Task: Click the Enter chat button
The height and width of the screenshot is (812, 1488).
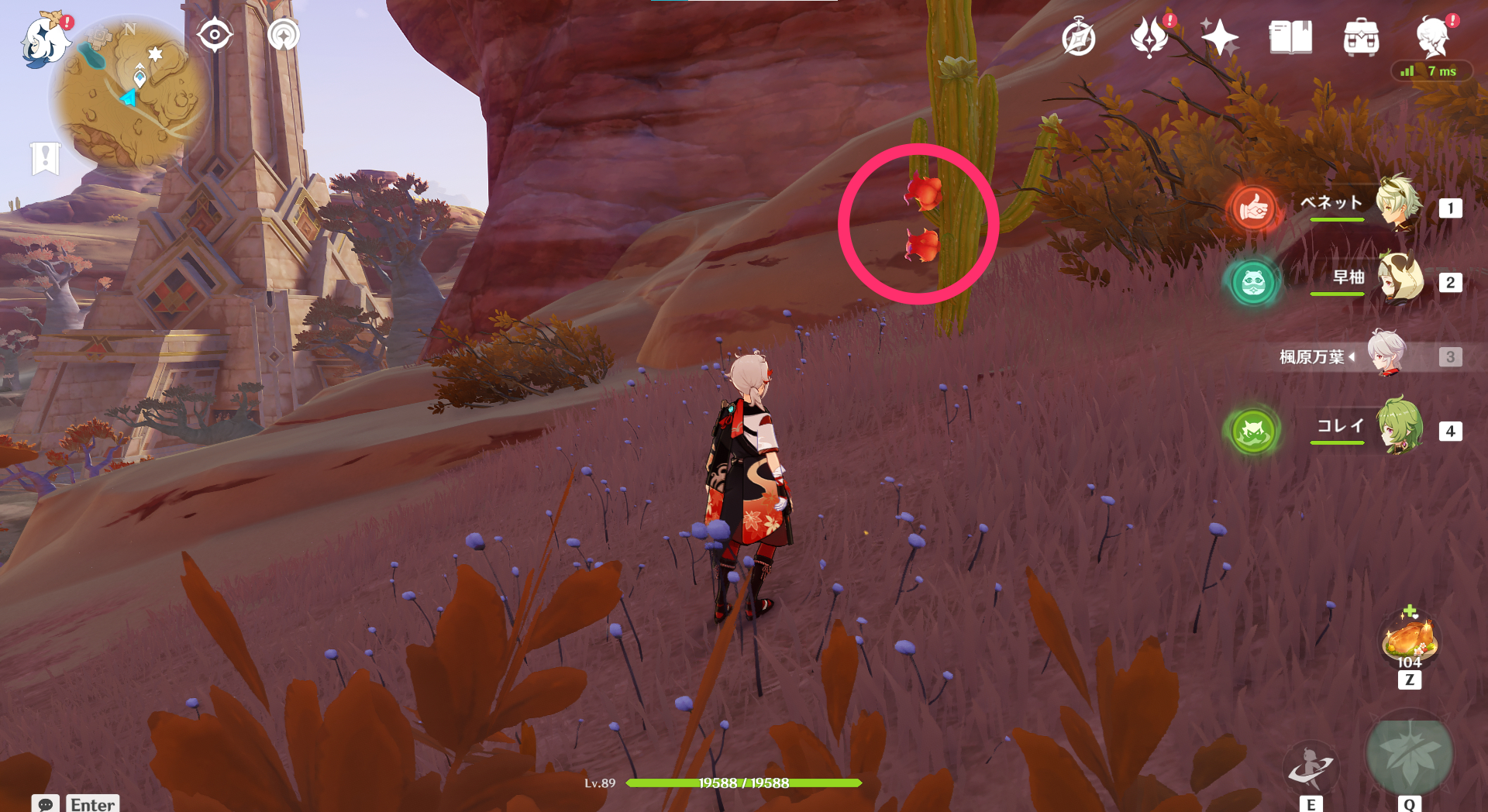Action: point(91,804)
